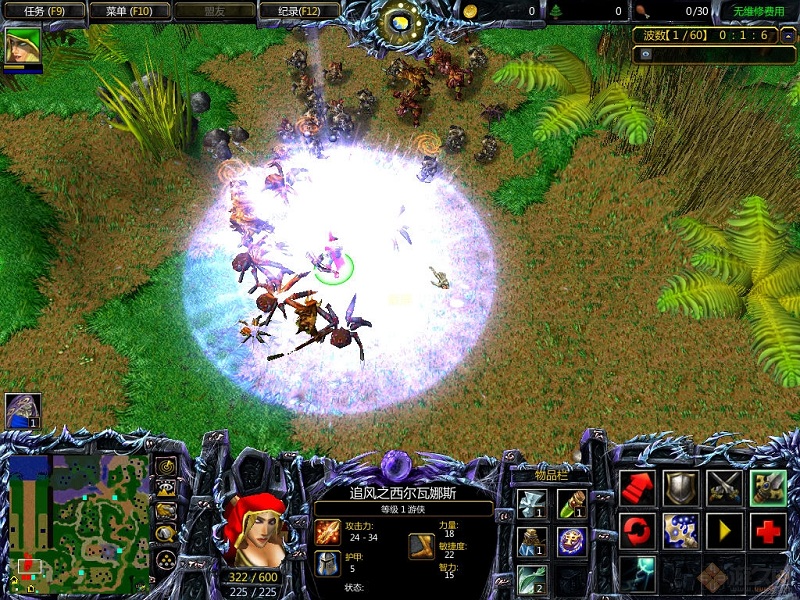This screenshot has height=600, width=800.
Task: Open hero skills with the red cross
Action: point(767,530)
